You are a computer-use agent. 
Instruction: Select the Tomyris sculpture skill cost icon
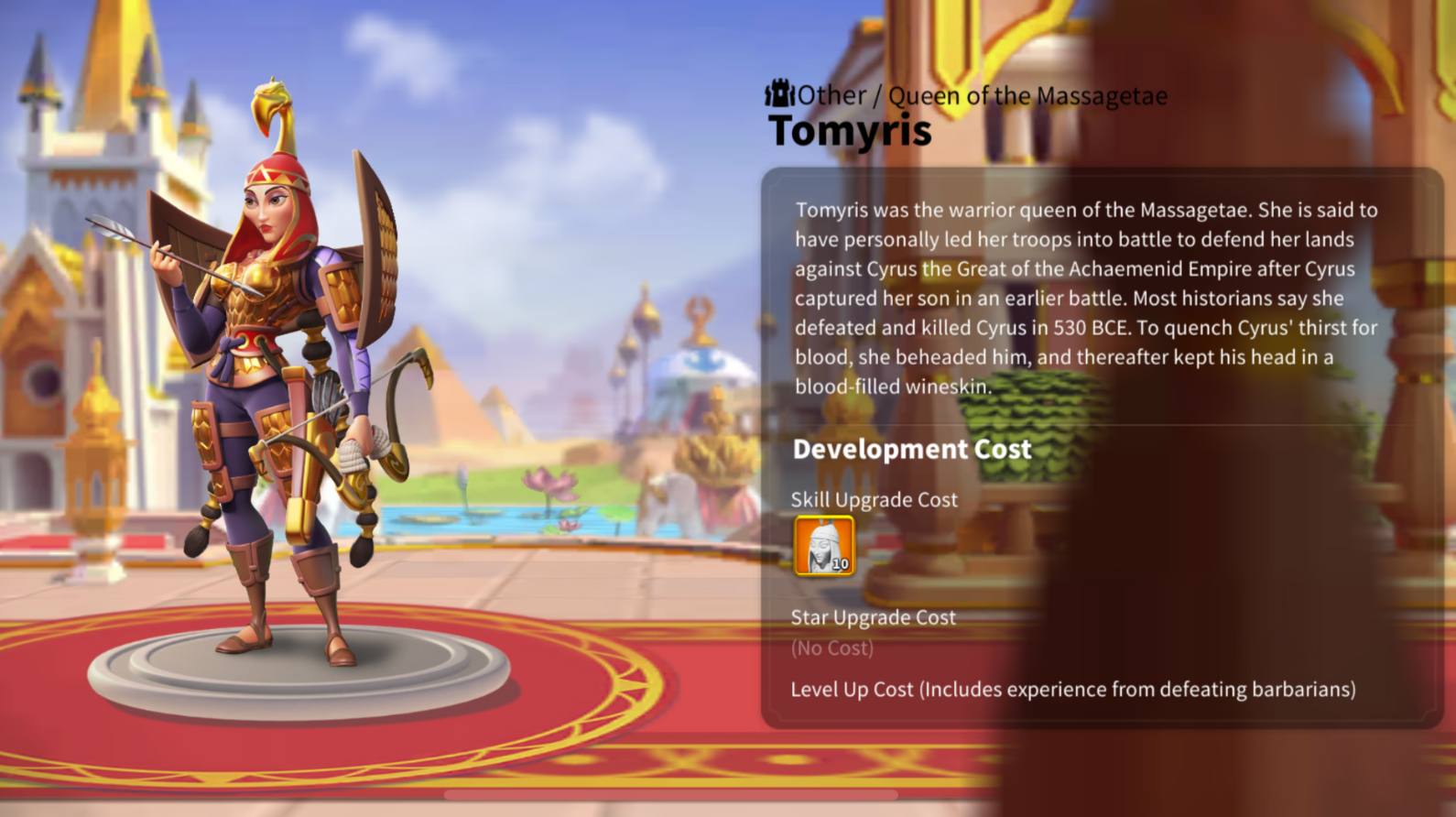click(824, 546)
